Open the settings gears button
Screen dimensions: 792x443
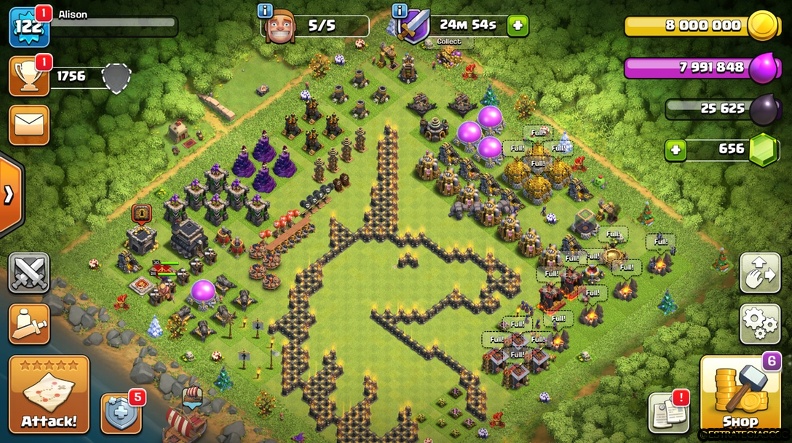coord(760,324)
